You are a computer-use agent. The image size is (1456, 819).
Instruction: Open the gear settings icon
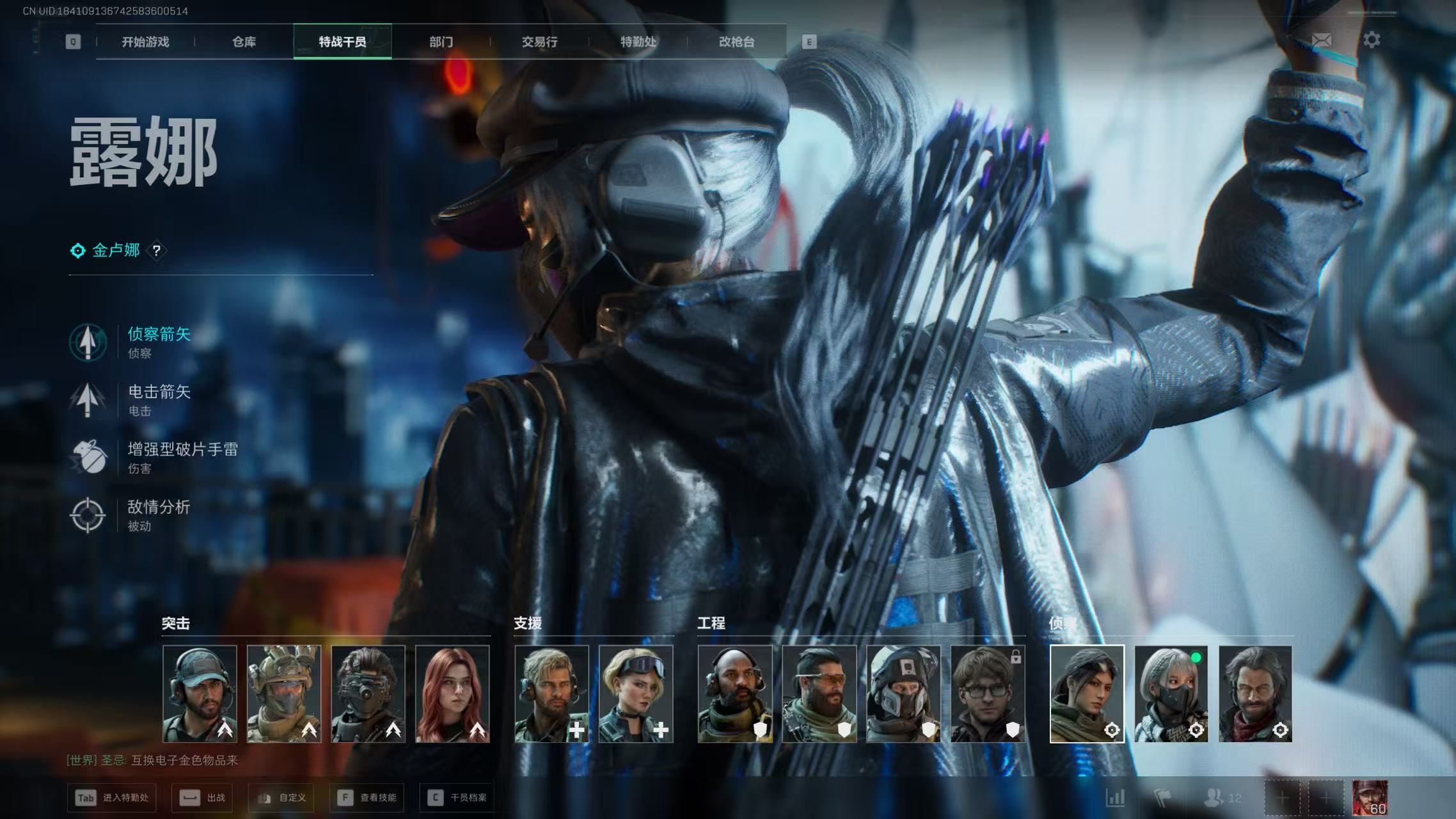pyautogui.click(x=1372, y=40)
